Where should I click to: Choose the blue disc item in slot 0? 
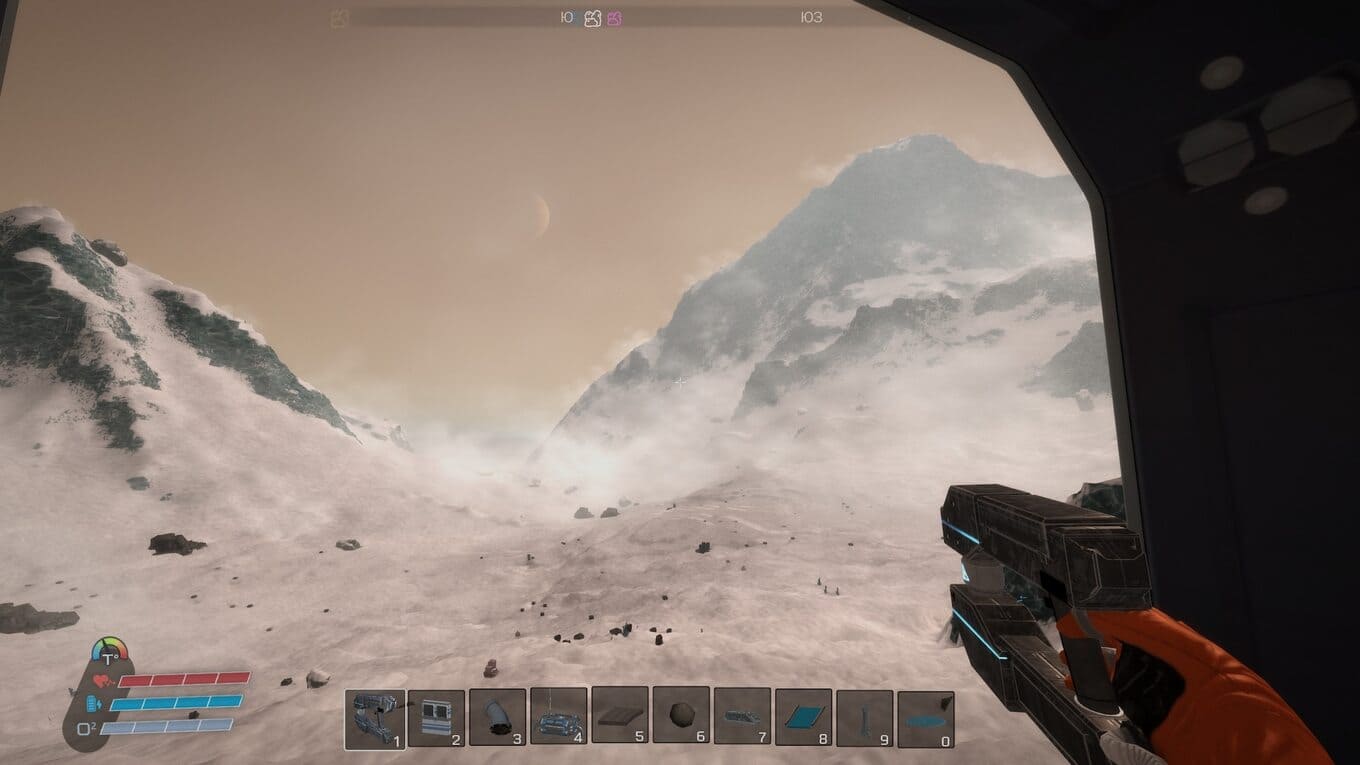coord(925,719)
